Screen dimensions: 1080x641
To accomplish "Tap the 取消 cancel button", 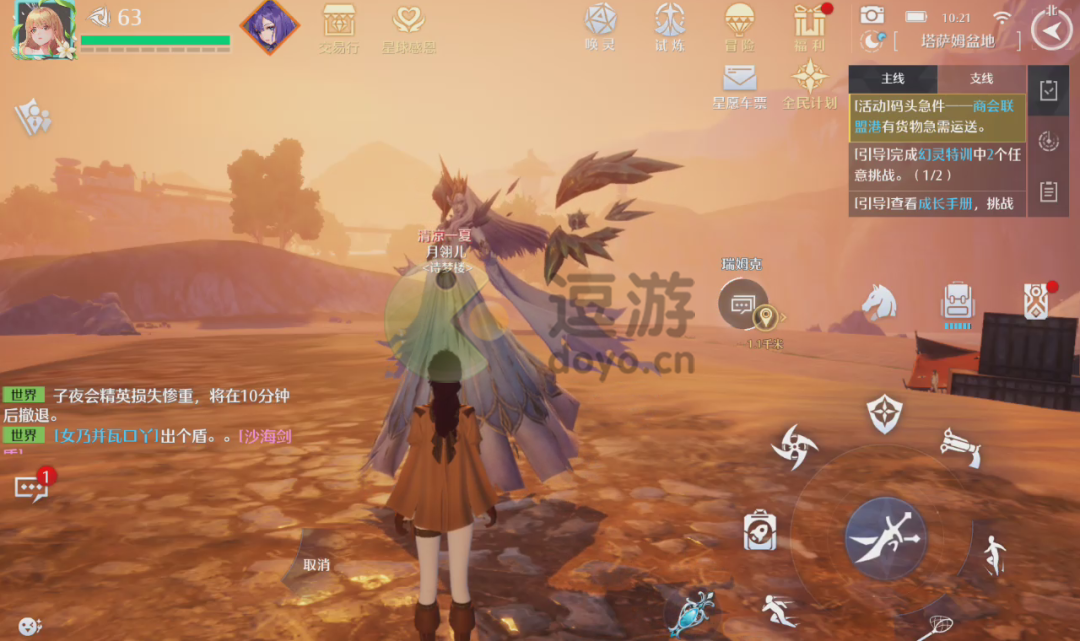I will pos(317,565).
